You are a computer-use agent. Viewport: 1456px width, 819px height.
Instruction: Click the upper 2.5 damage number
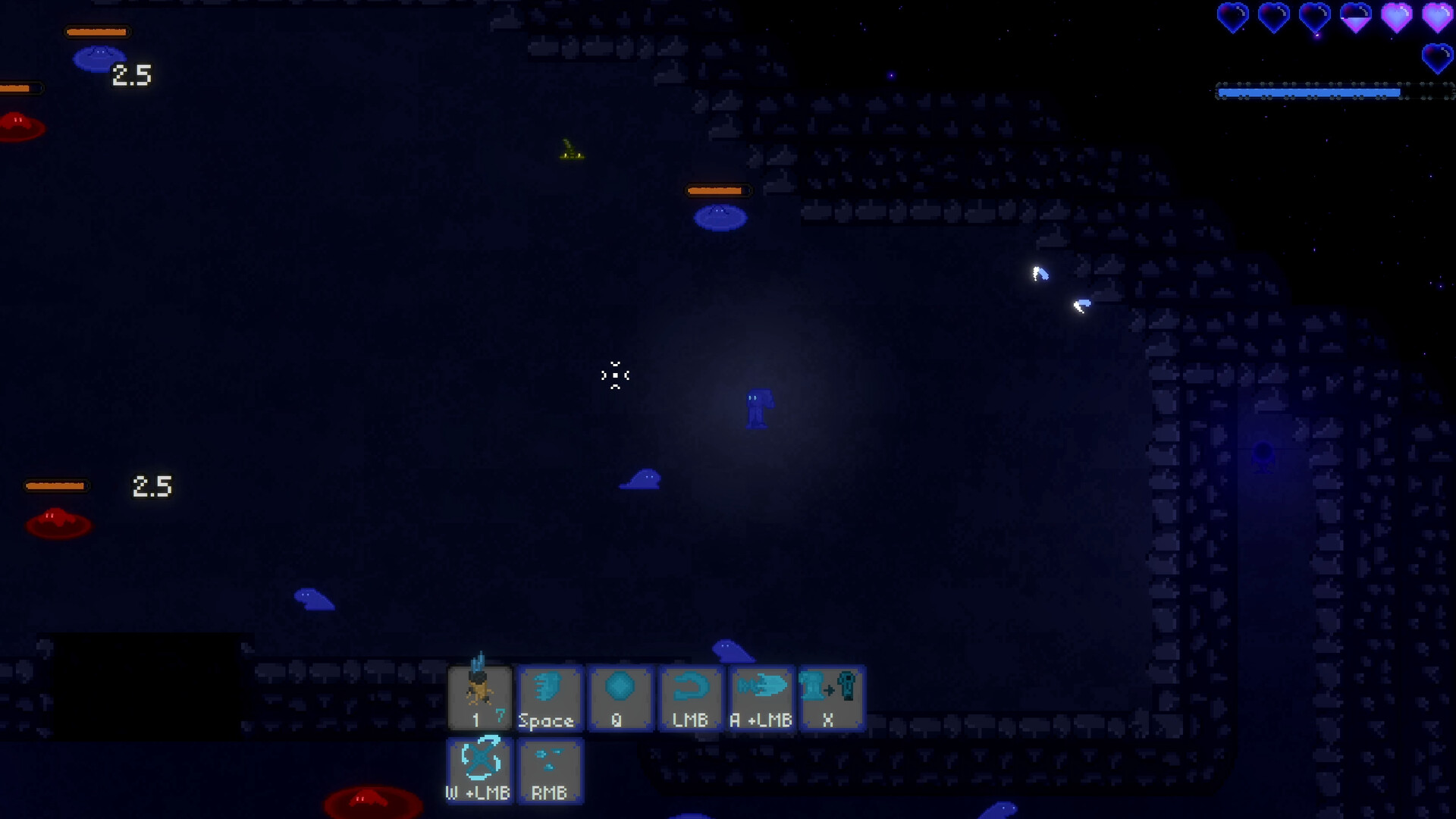click(130, 74)
